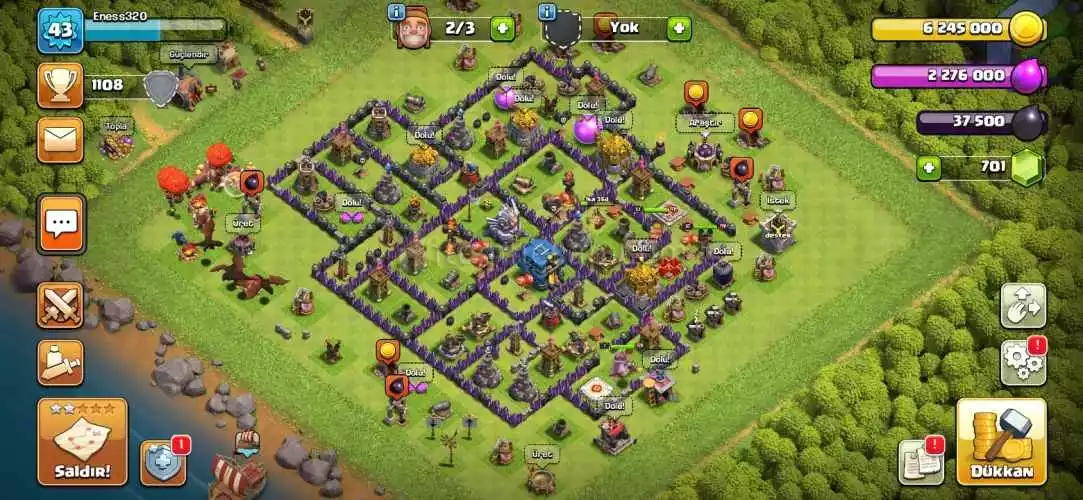
Task: Add a builder with the plus button
Action: [x=503, y=28]
